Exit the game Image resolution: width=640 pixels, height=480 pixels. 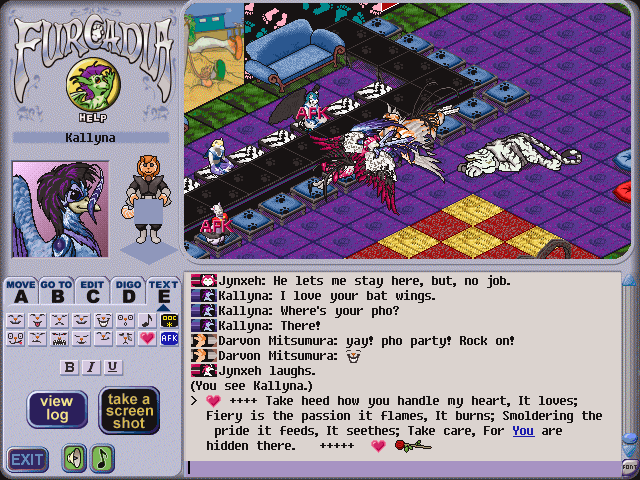(28, 460)
